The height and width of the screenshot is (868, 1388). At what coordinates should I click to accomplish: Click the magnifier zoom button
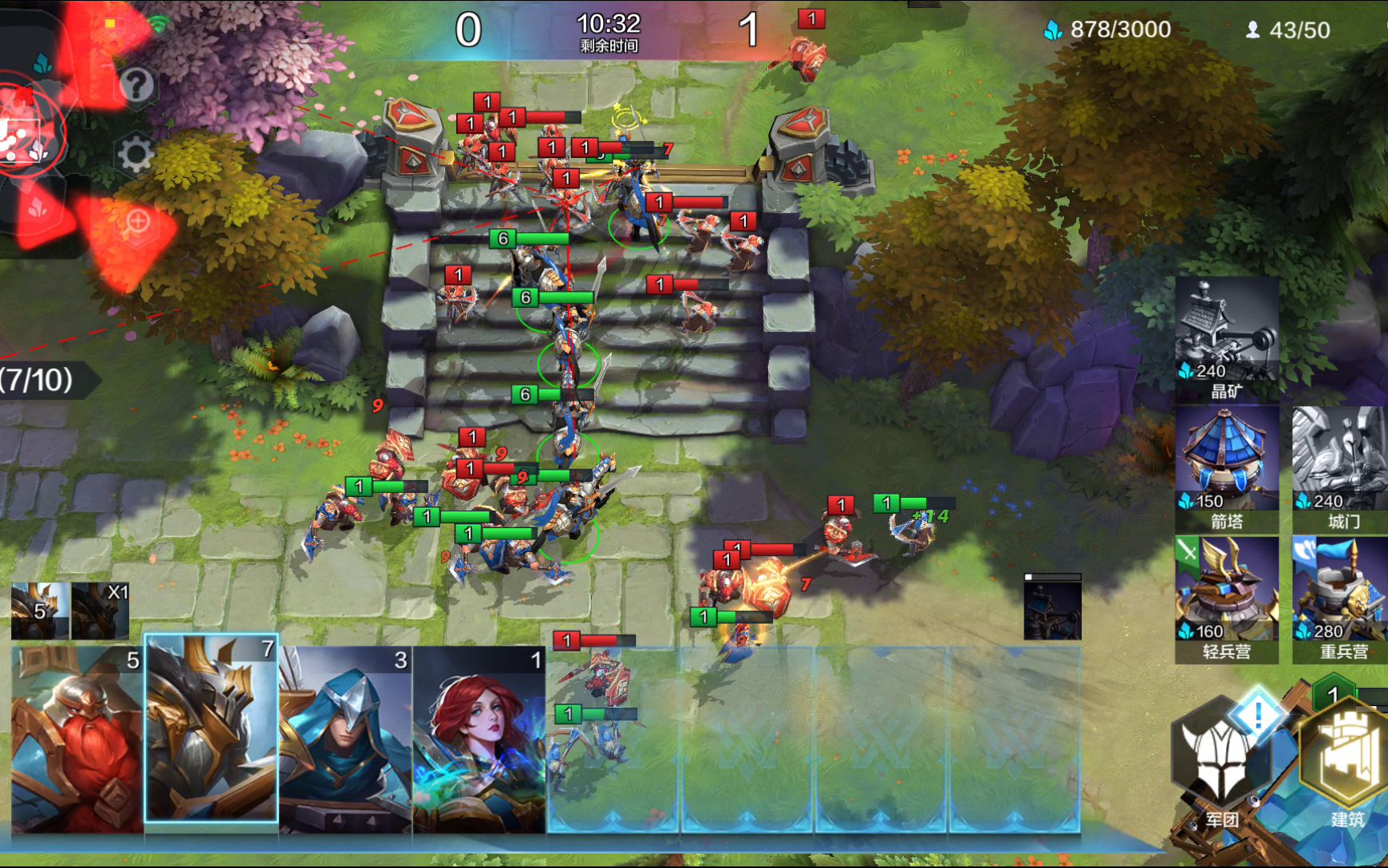tap(137, 222)
